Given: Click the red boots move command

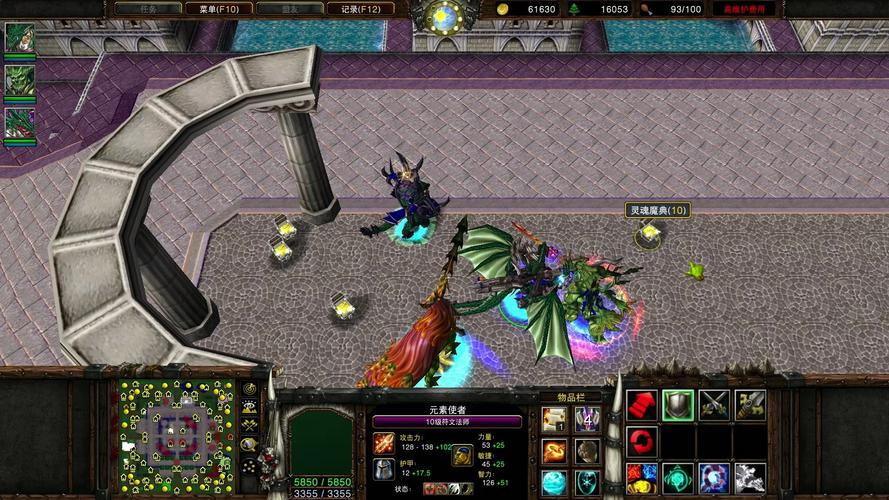Looking at the screenshot, I should click(642, 404).
